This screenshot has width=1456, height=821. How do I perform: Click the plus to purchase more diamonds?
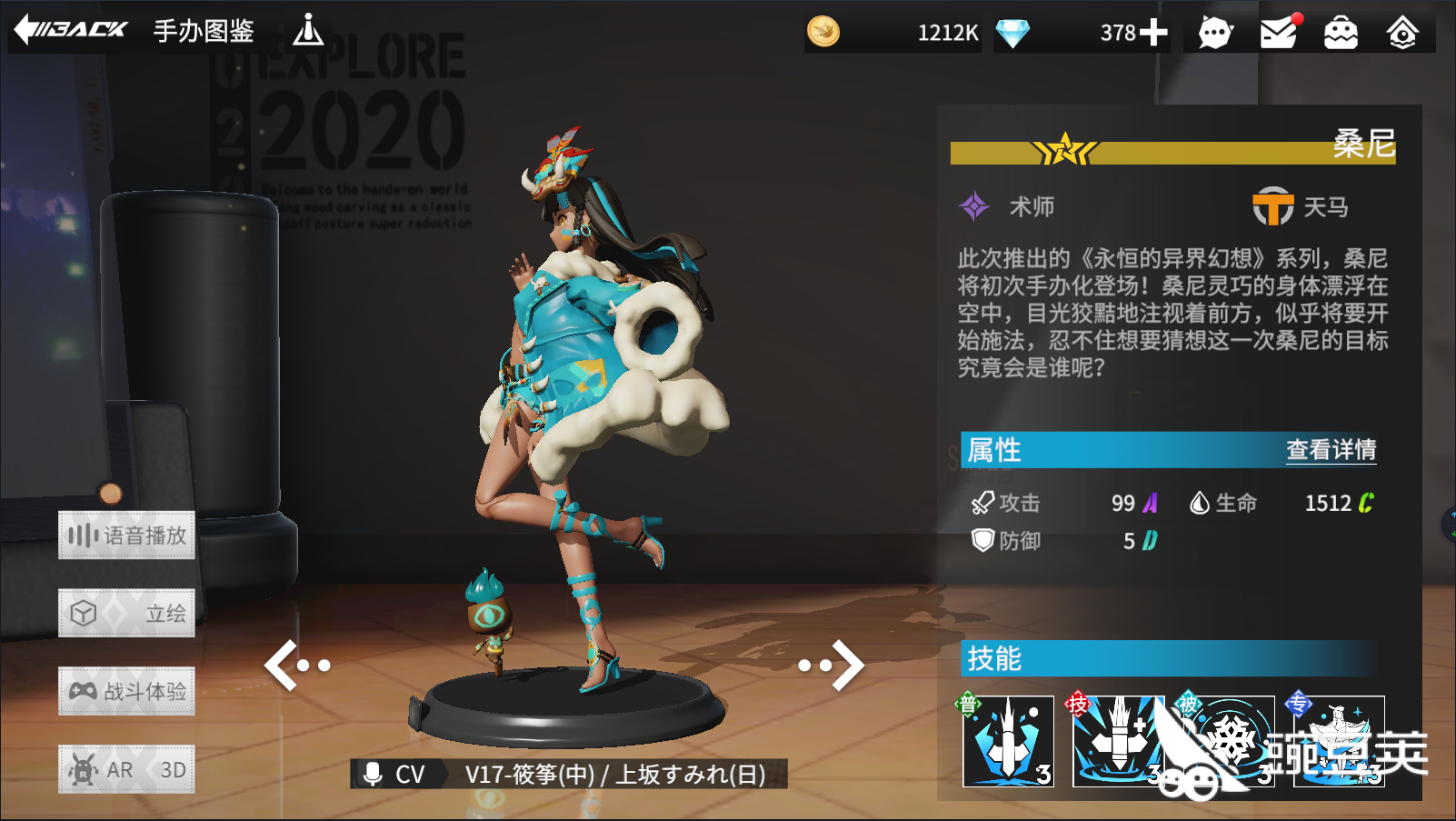click(x=1153, y=32)
